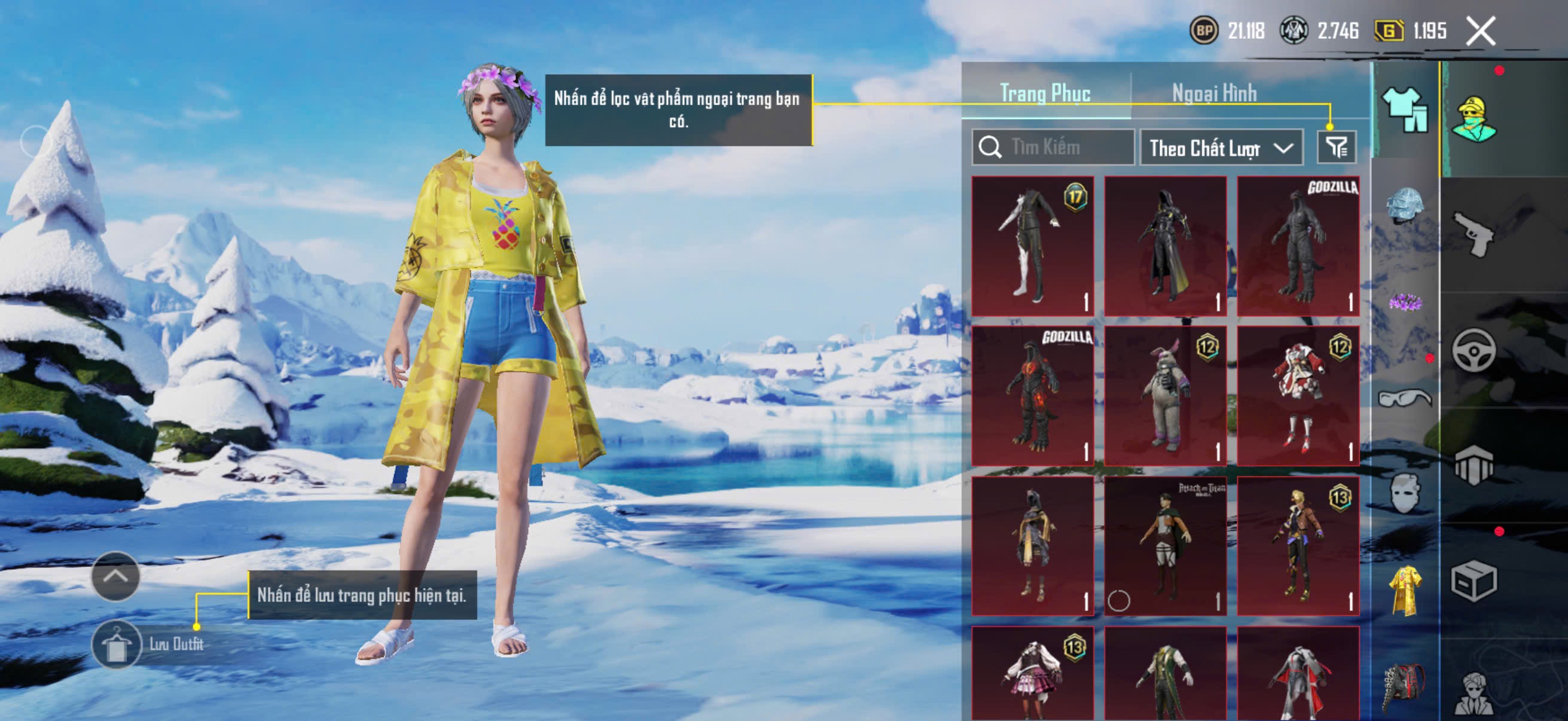Viewport: 1568px width, 721px height.
Task: Open the face mask slot
Action: (x=1405, y=493)
